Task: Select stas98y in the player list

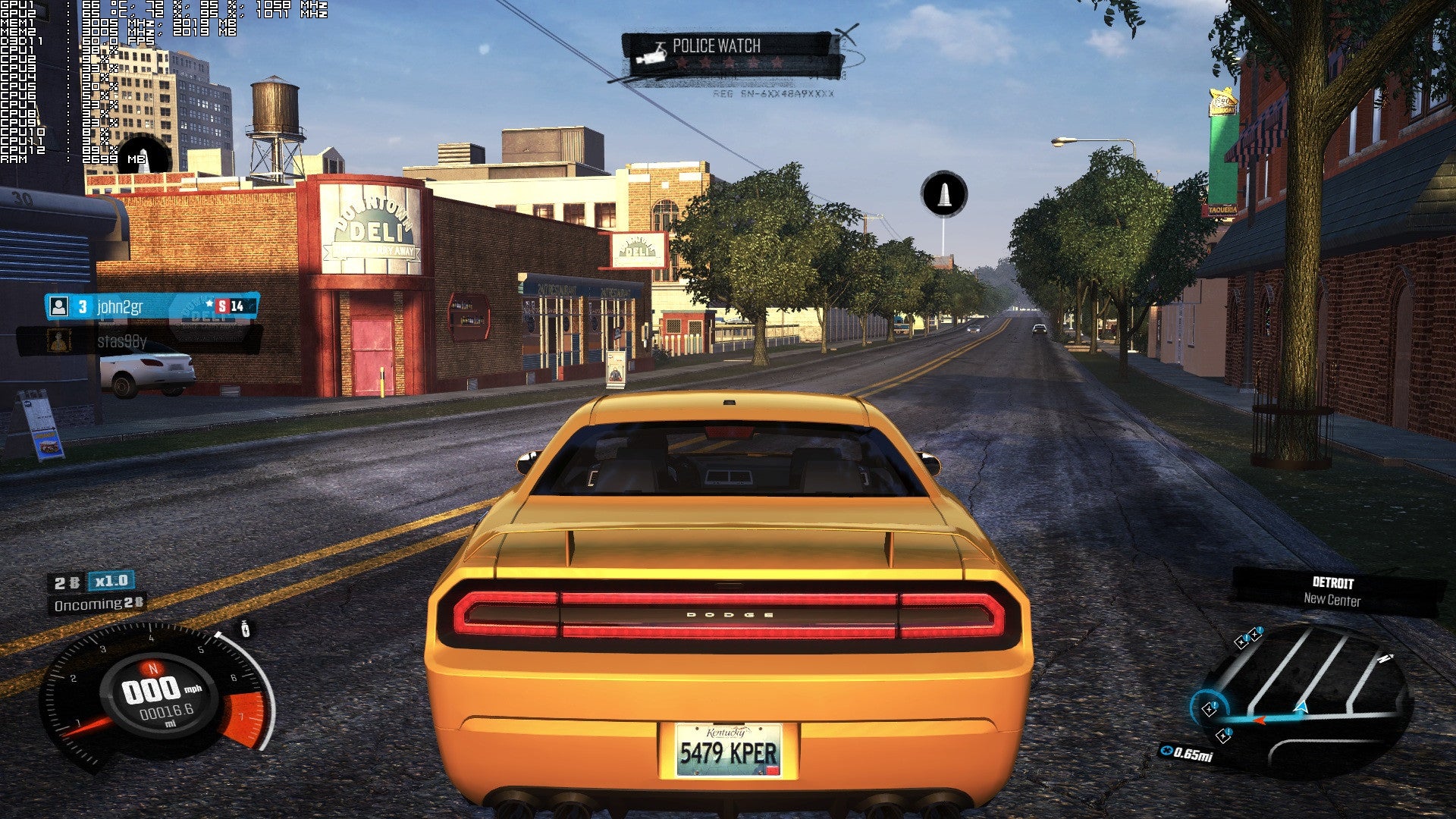Action: point(121,342)
